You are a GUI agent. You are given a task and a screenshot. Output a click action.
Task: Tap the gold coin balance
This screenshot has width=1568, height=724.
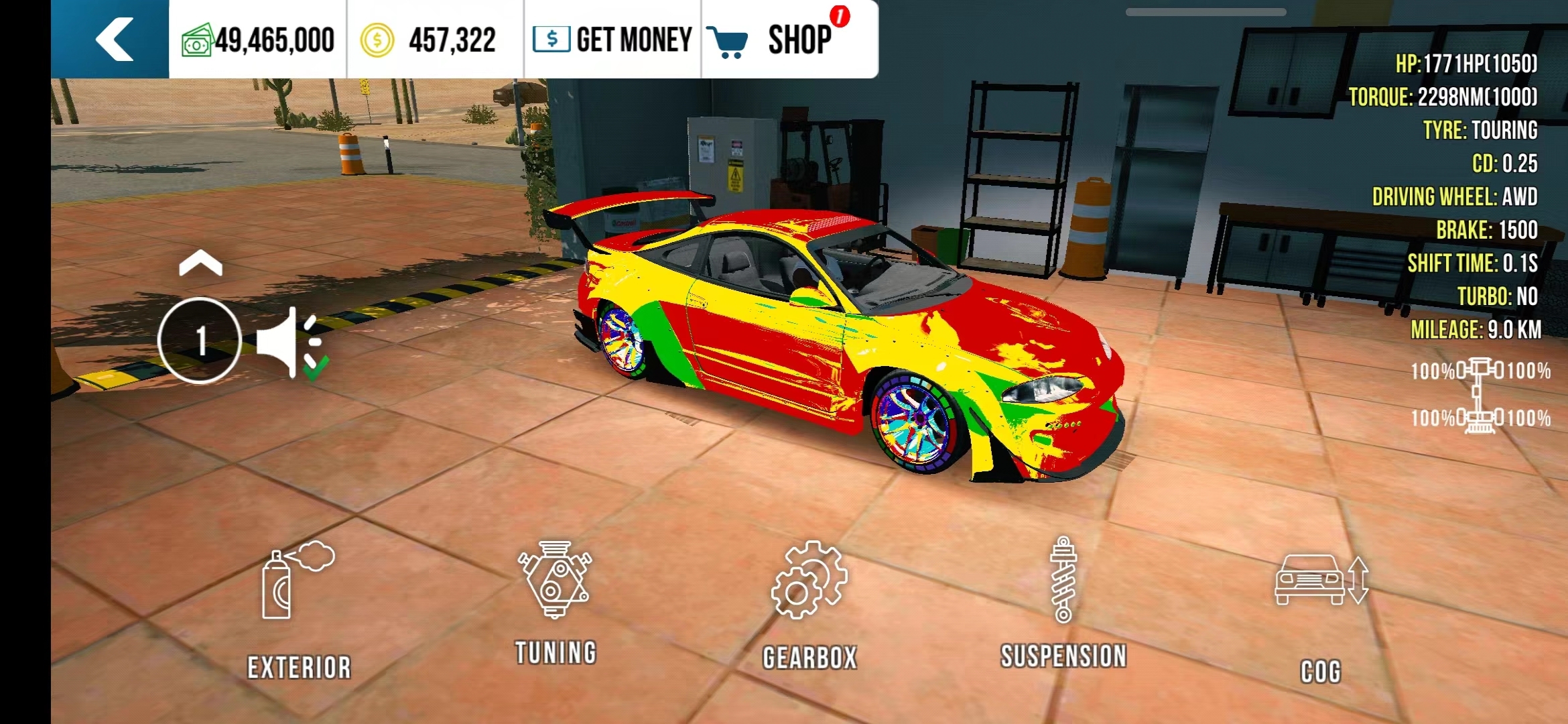429,40
